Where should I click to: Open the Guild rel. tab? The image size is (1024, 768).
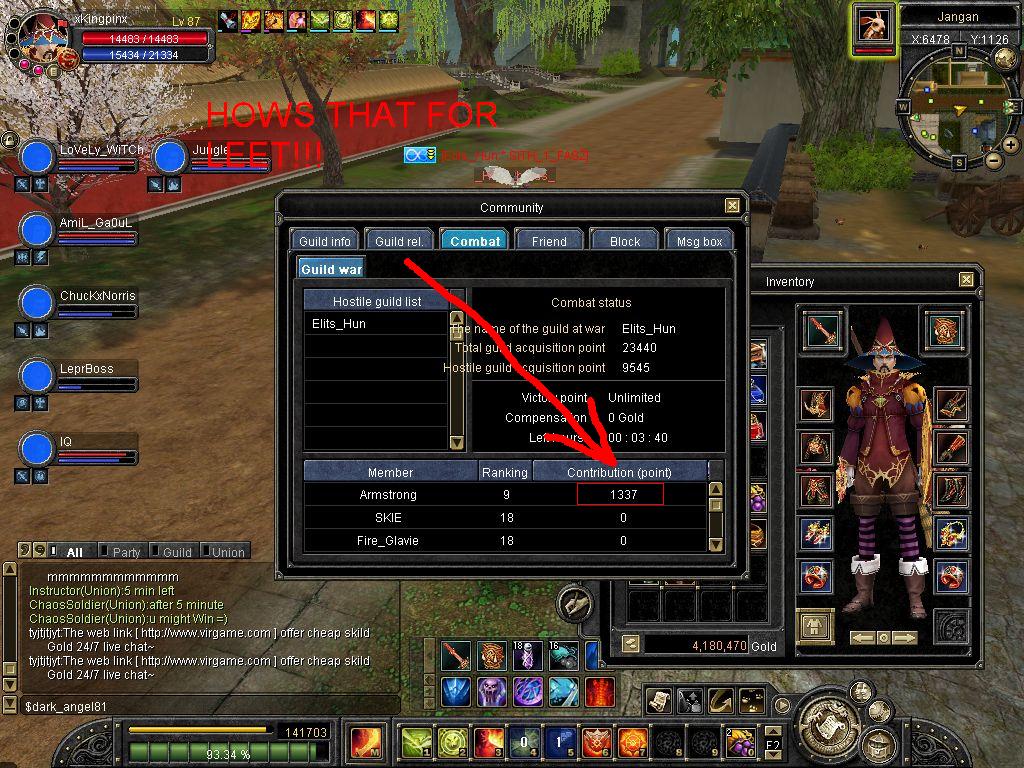[398, 241]
